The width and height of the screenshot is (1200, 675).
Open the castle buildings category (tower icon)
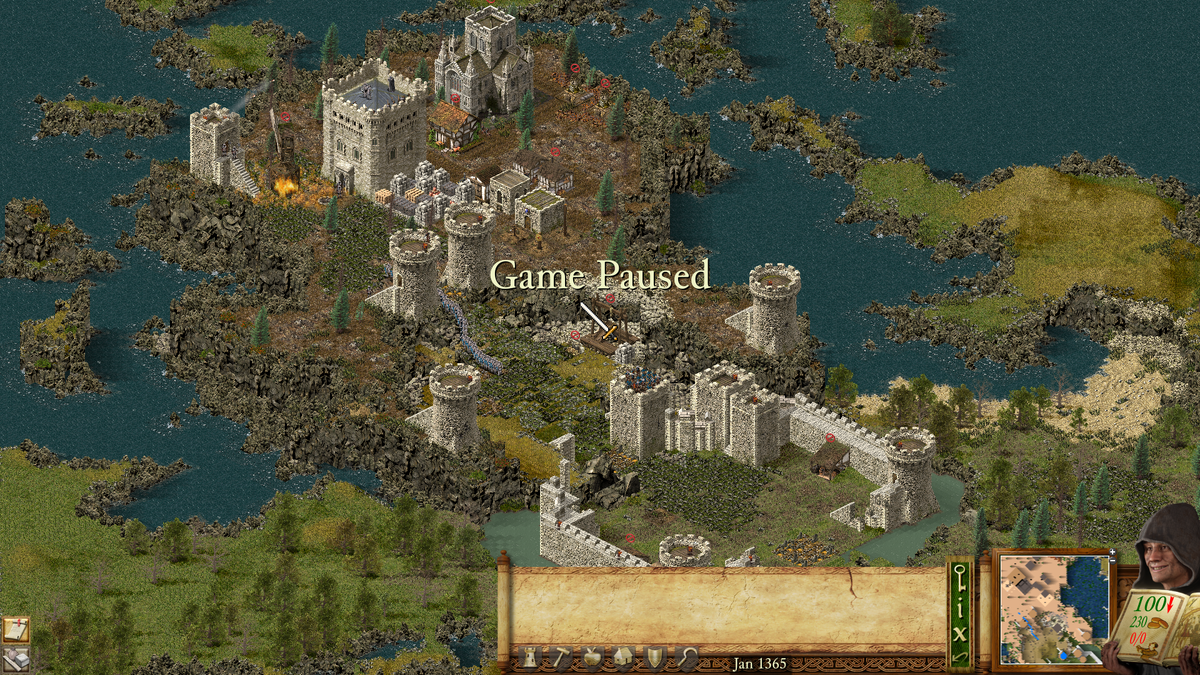click(x=530, y=657)
